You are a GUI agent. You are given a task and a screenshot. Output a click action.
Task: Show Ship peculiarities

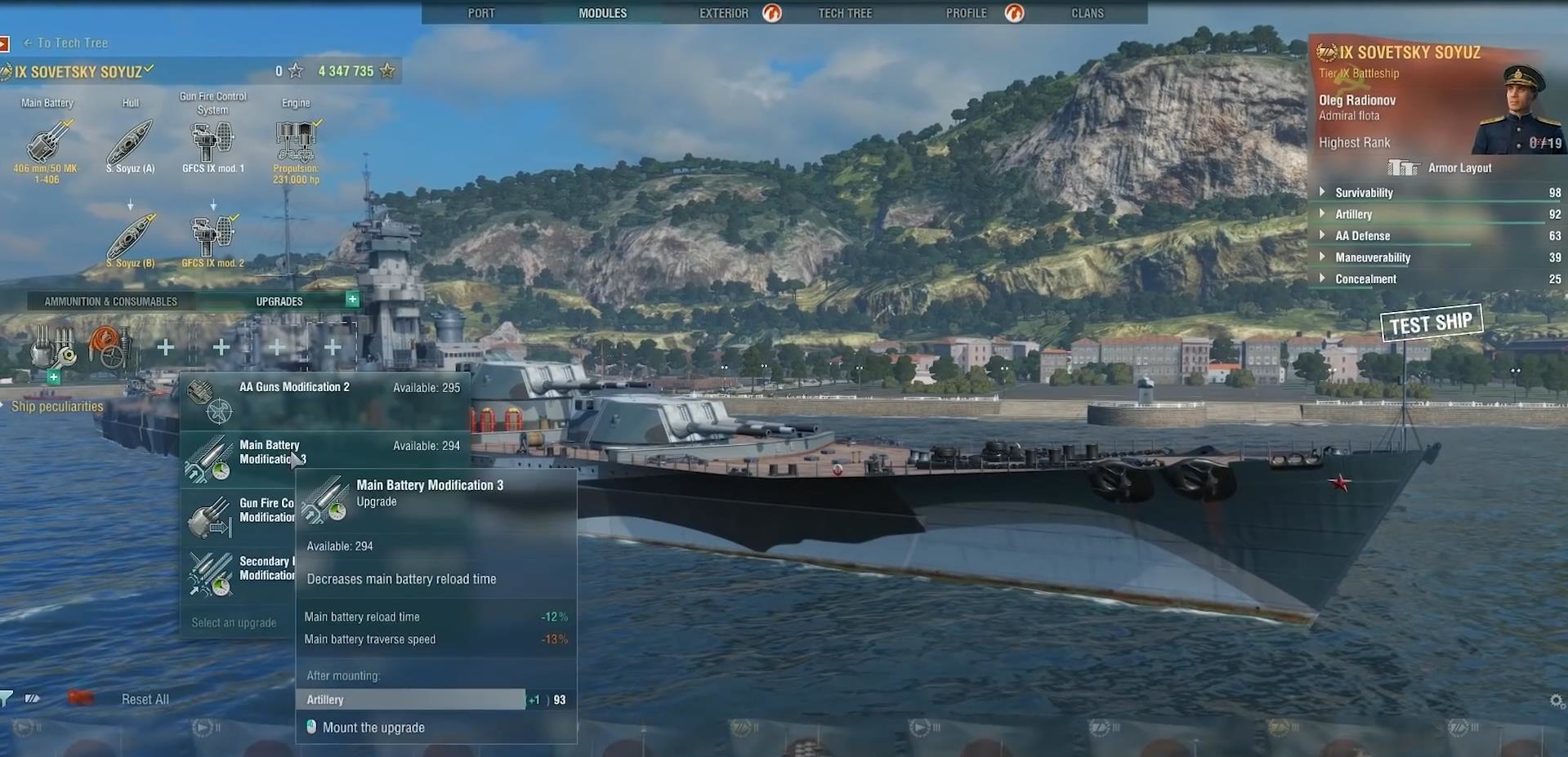point(57,407)
